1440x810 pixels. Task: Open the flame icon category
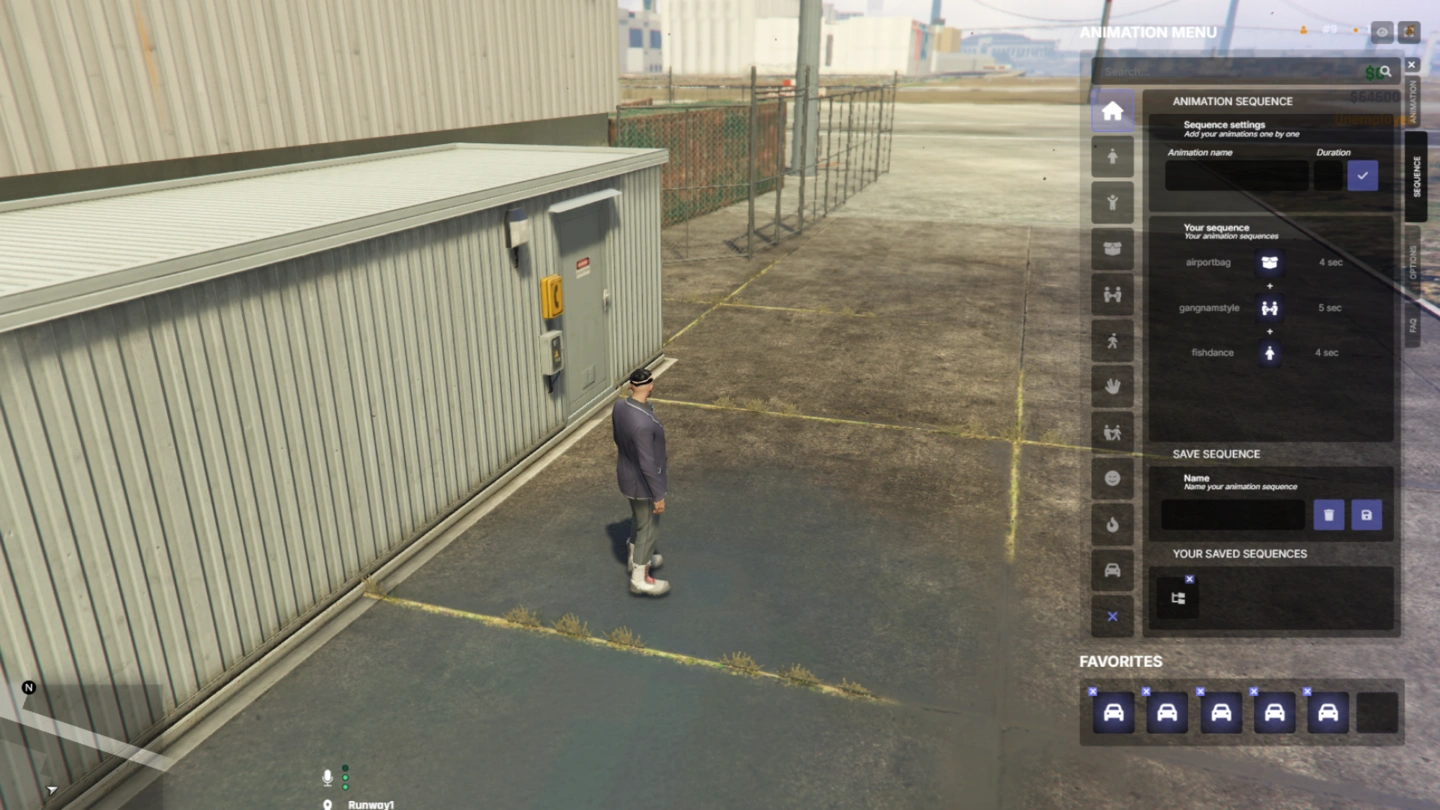[x=1112, y=525]
